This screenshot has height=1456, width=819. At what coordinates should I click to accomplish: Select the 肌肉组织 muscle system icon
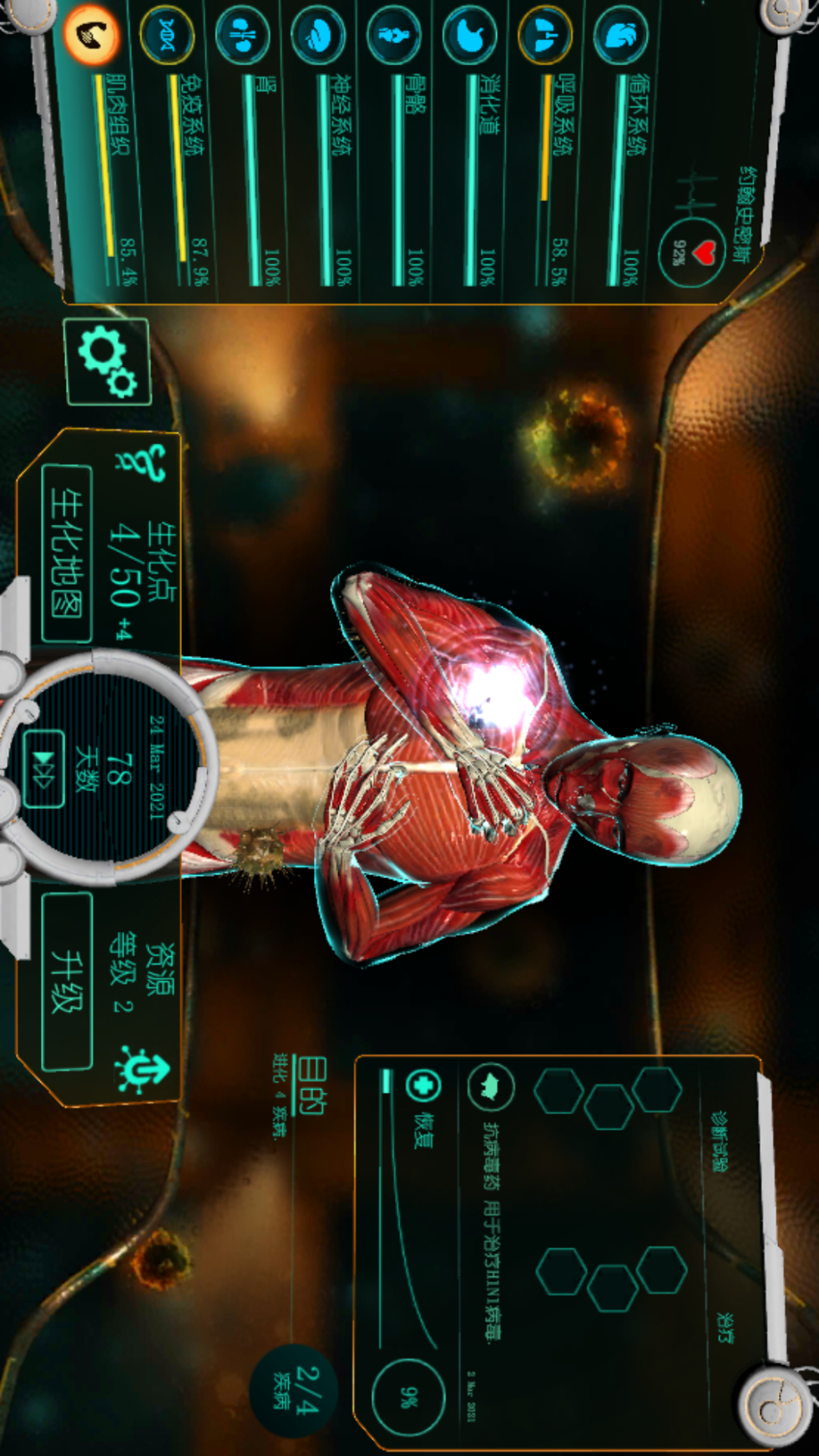pos(92,34)
